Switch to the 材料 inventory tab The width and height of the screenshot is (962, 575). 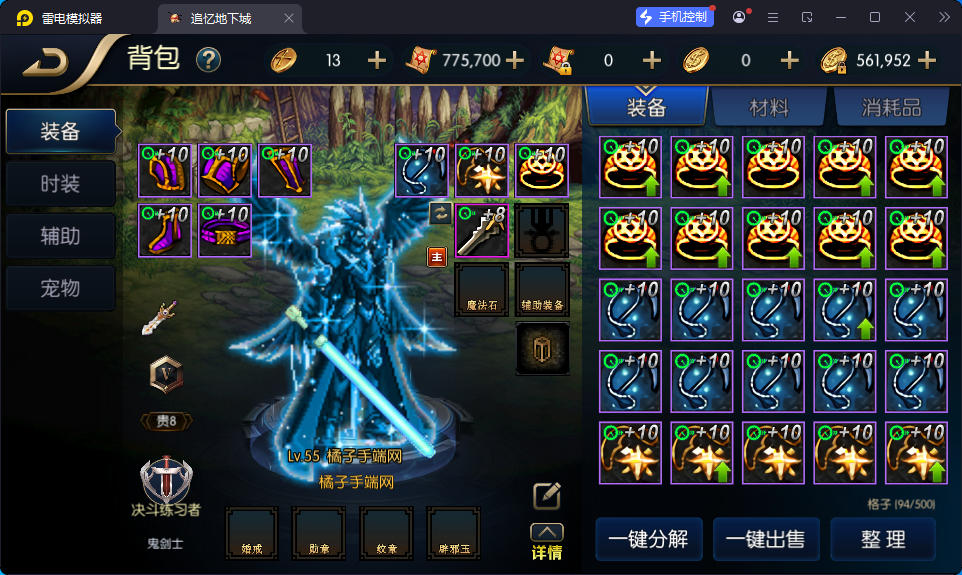(x=769, y=107)
